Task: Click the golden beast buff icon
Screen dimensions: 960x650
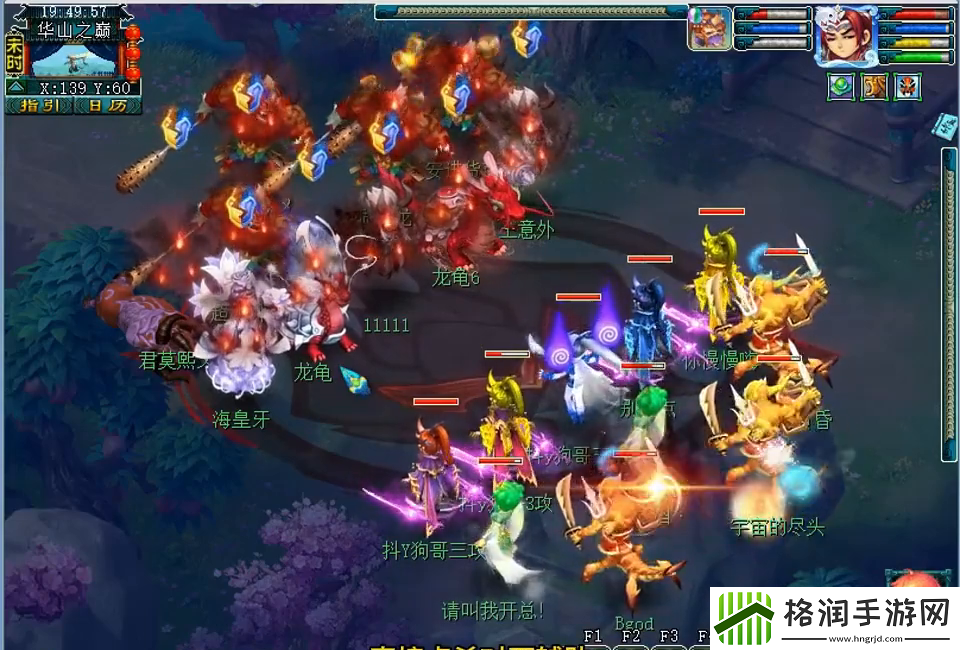Action: (x=874, y=86)
